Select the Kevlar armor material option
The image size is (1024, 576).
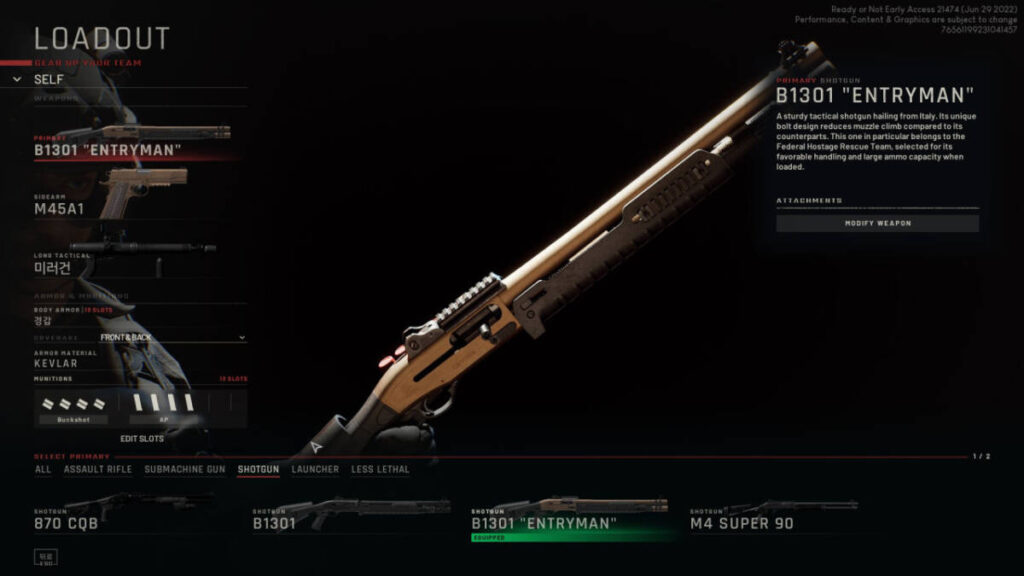click(x=56, y=363)
